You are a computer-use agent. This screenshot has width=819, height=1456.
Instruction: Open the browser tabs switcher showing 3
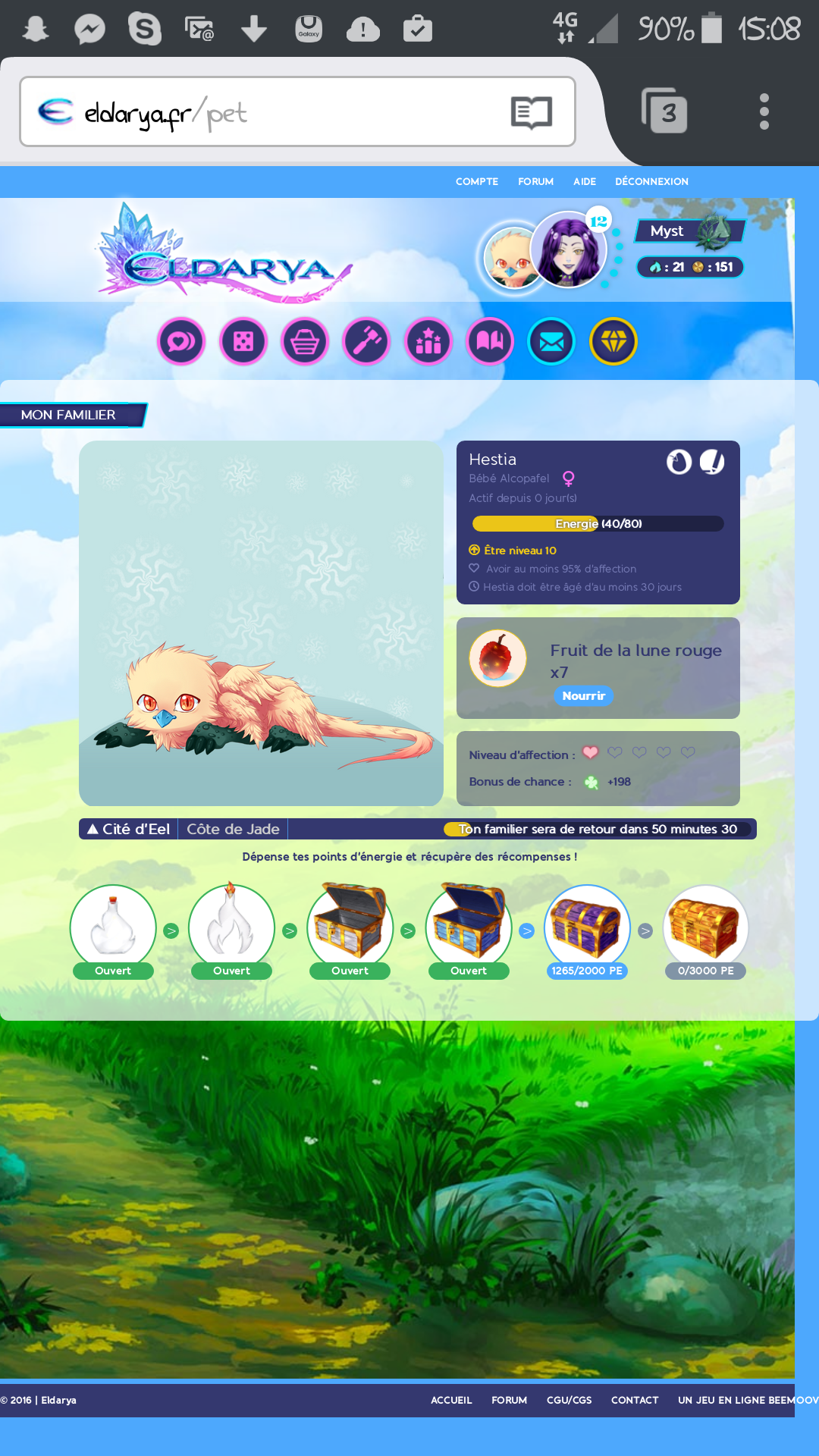pyautogui.click(x=665, y=112)
